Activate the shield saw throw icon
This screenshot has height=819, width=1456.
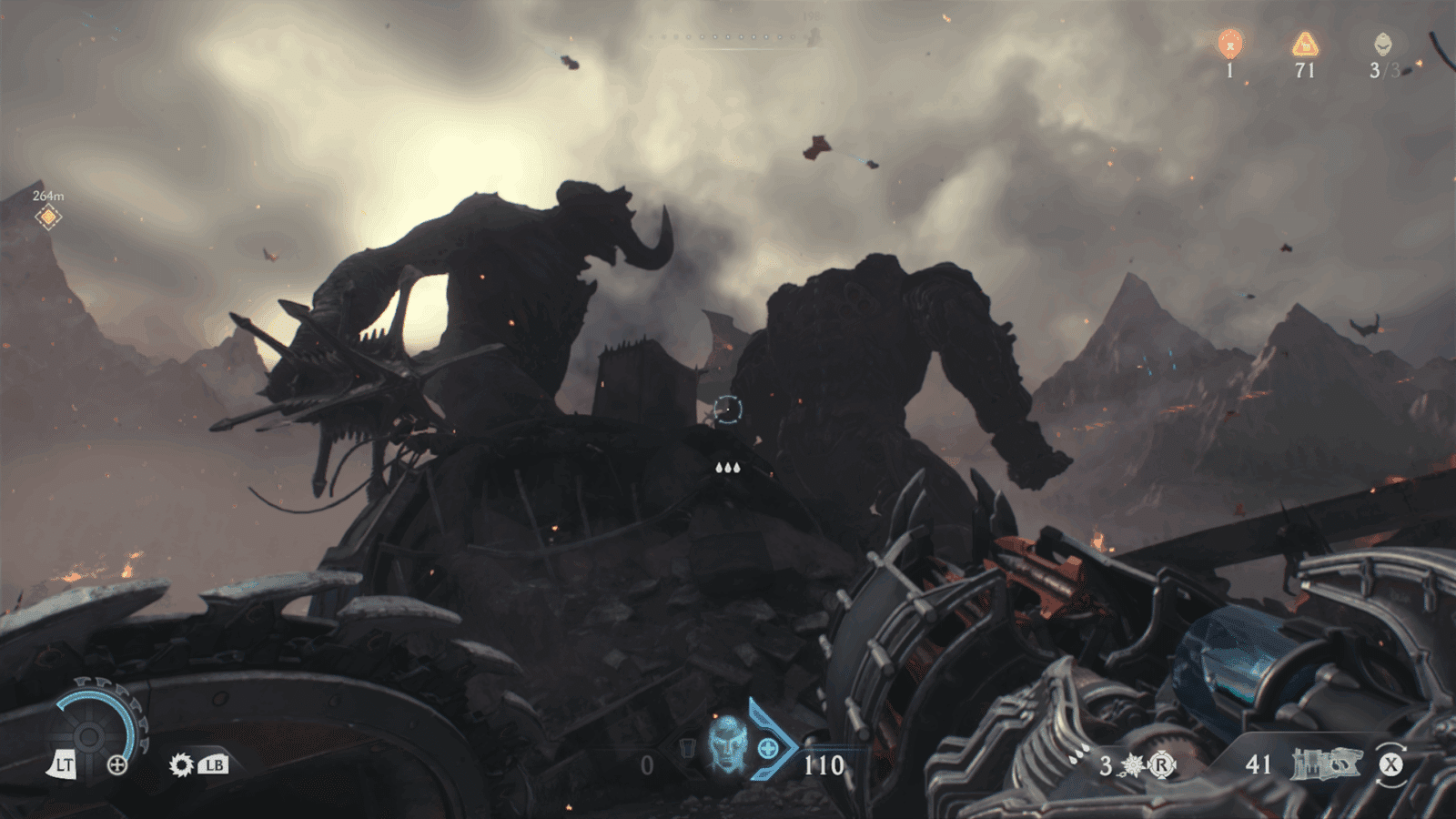181,765
